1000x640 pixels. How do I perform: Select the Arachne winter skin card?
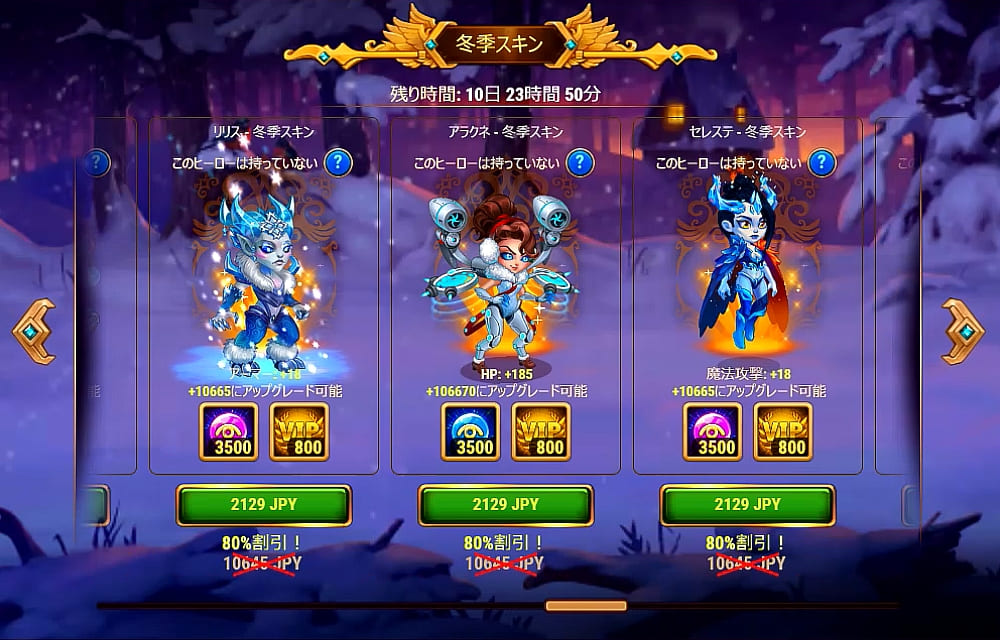(506, 290)
